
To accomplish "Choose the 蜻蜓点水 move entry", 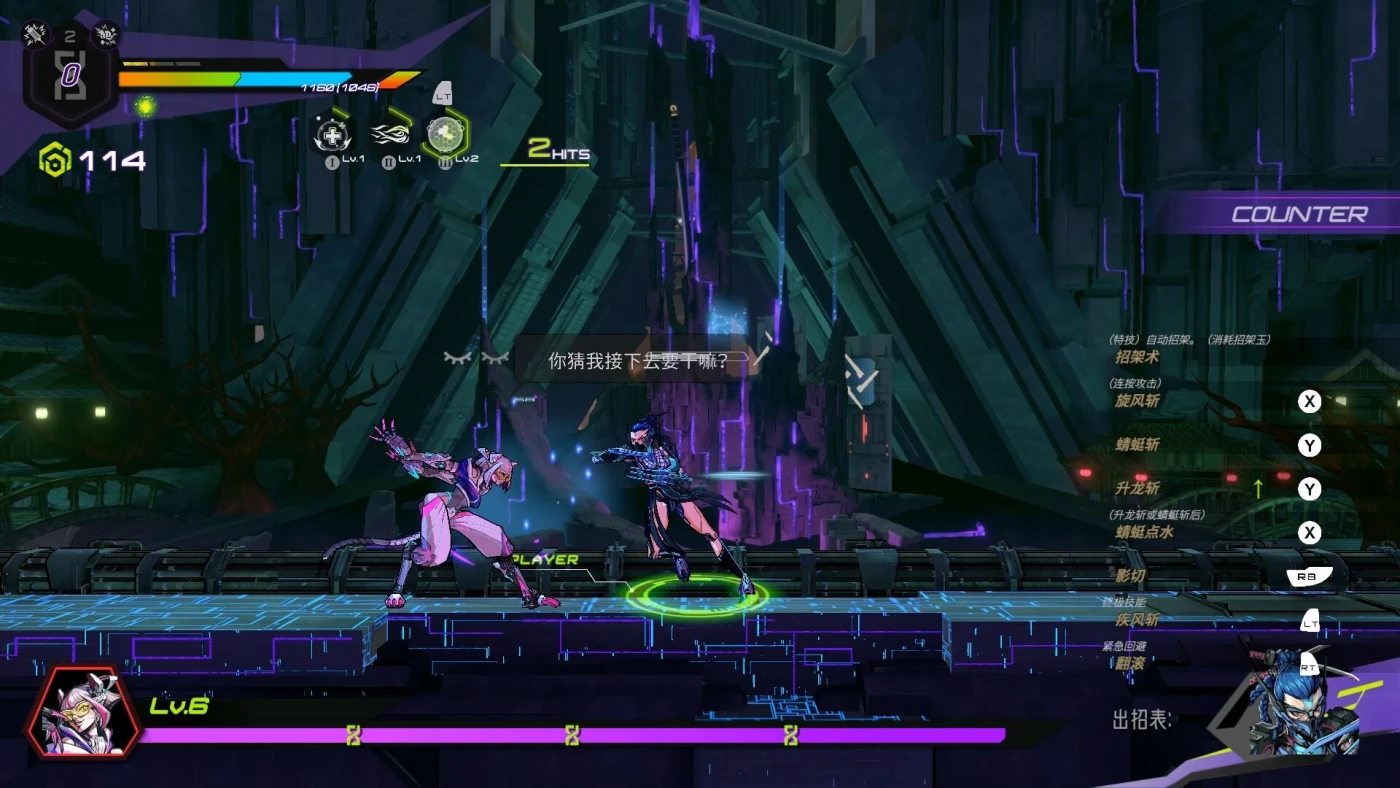I will pyautogui.click(x=1144, y=533).
